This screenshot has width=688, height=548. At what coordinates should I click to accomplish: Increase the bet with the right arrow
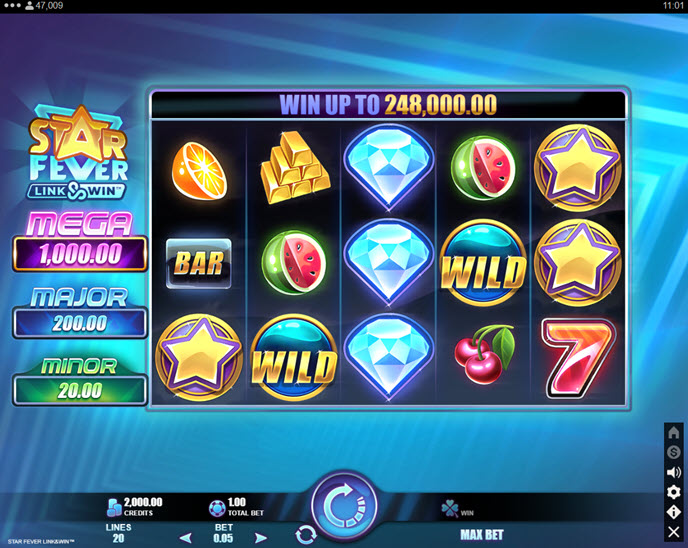[262, 537]
